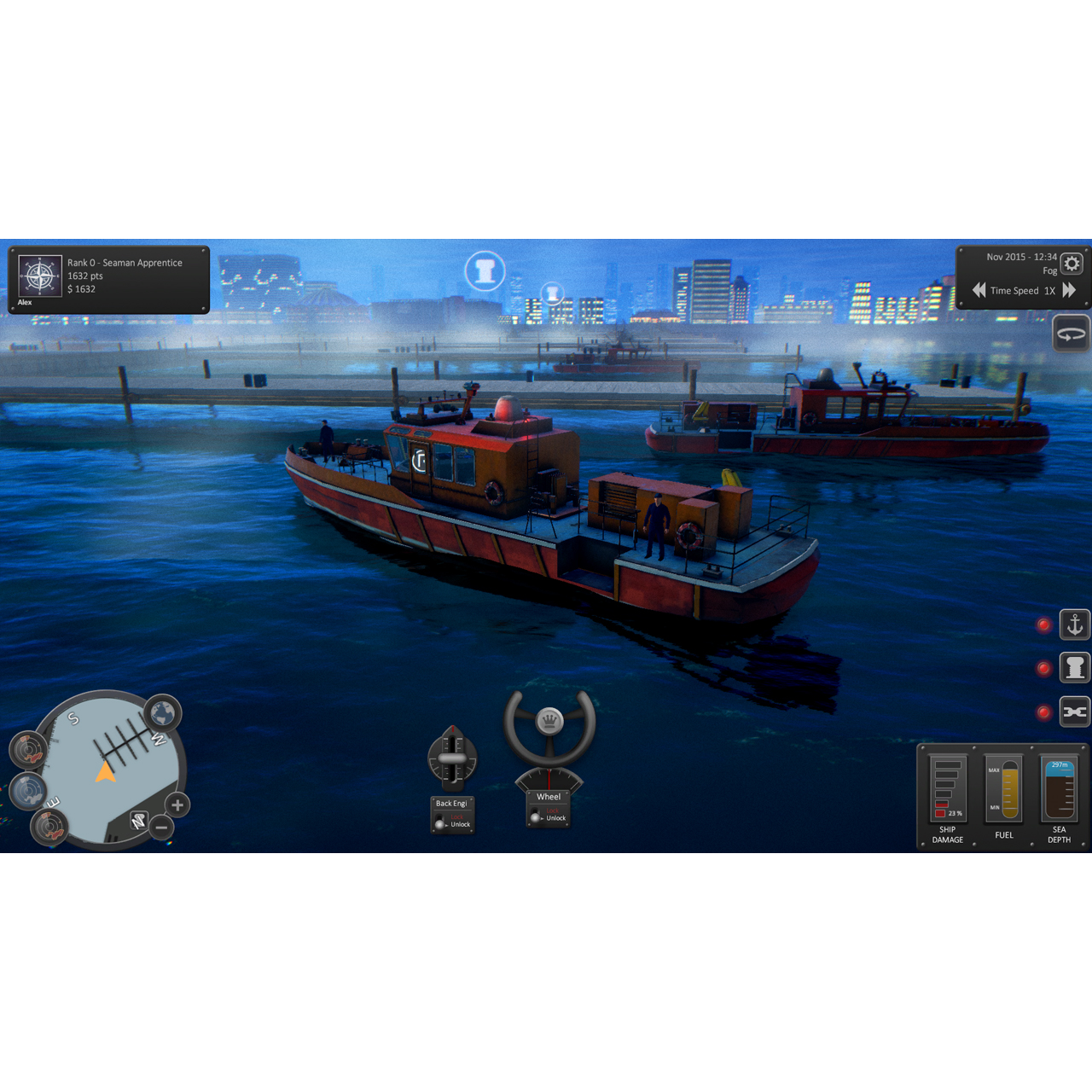Select the coupling/link icon below the bollard

pos(1074,712)
